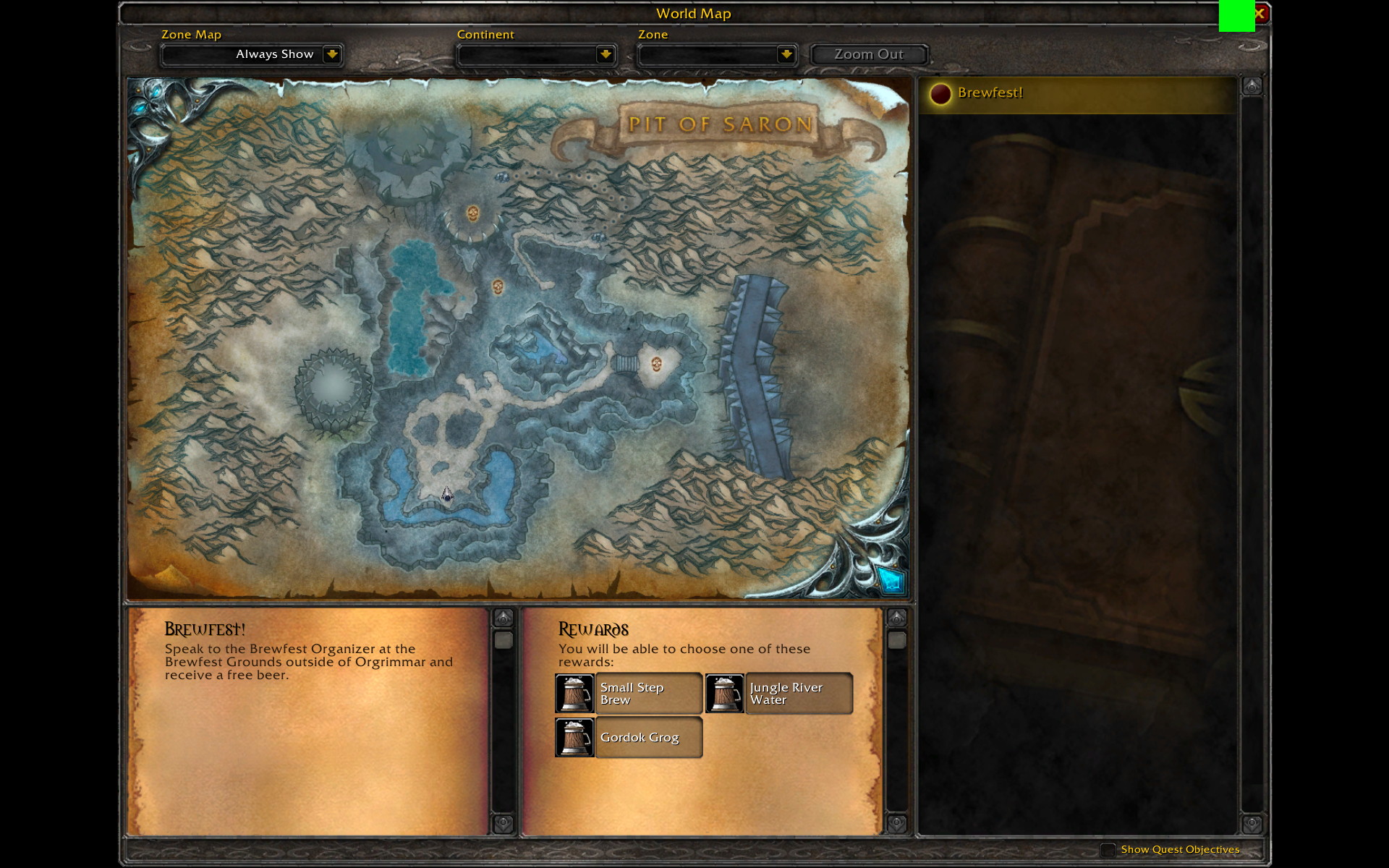This screenshot has height=868, width=1389.
Task: Toggle Show Quest Objectives checkbox
Action: [x=1108, y=849]
